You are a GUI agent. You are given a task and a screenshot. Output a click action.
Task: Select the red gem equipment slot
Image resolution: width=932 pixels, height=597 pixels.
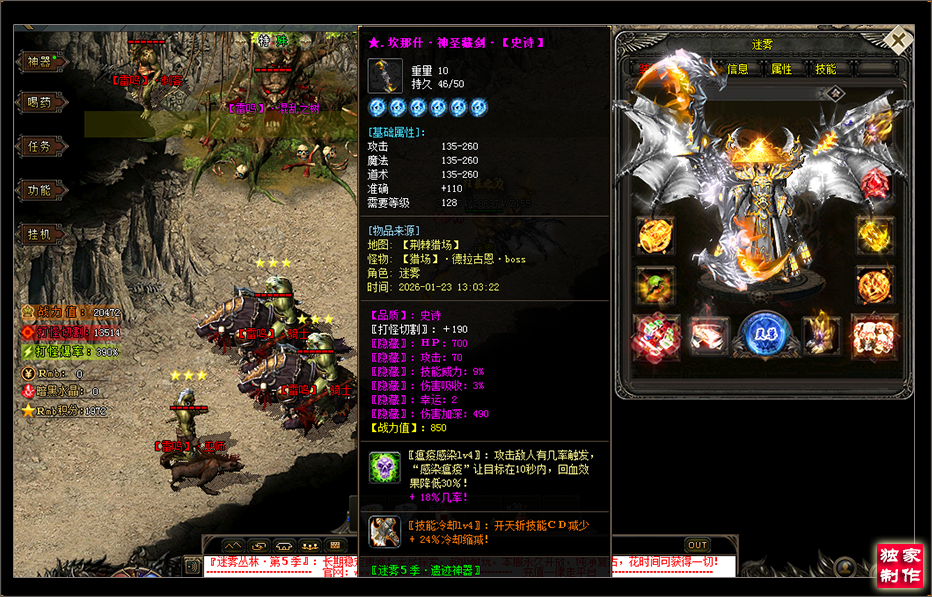875,183
